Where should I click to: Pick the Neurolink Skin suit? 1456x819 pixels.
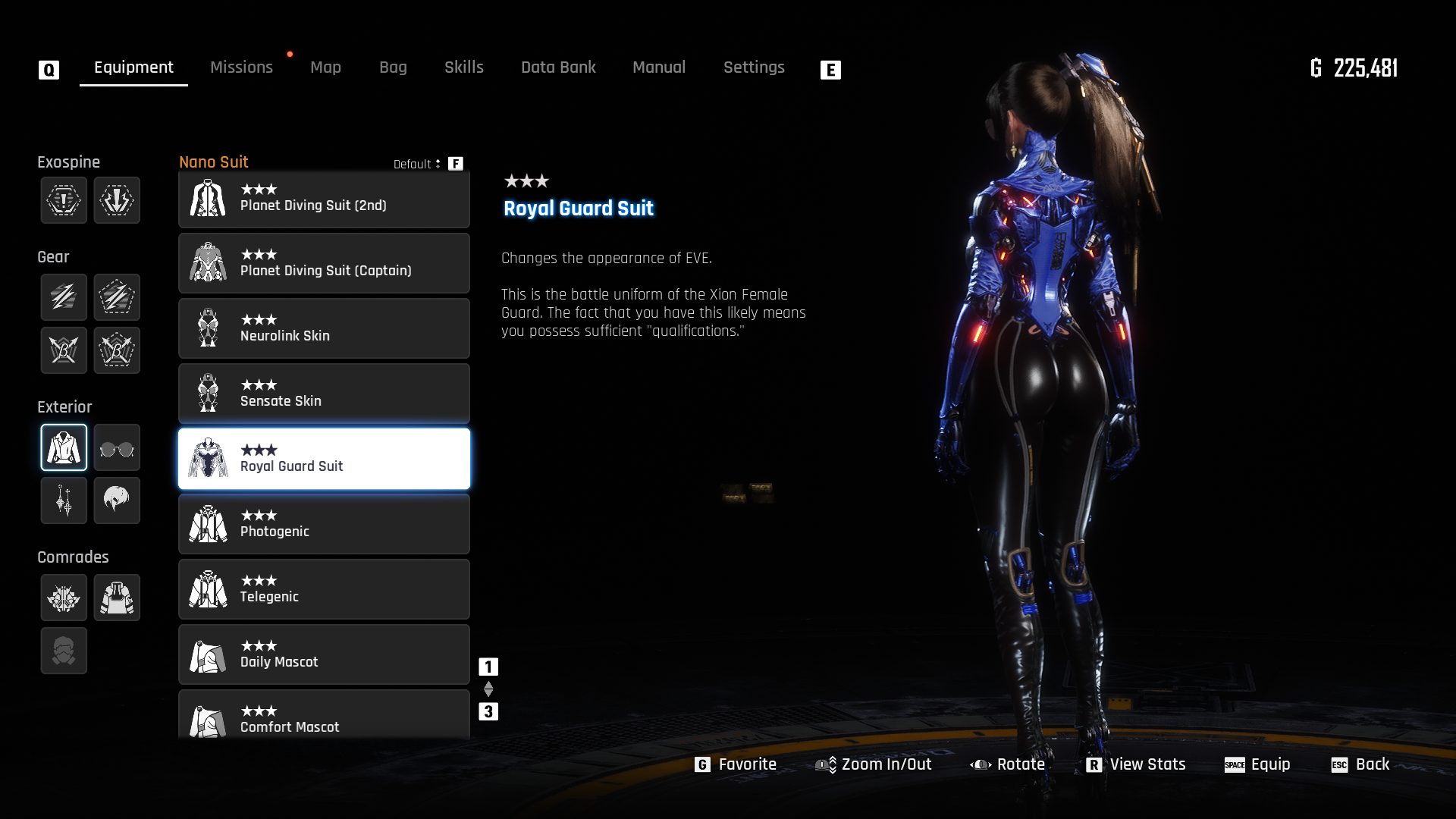(x=324, y=328)
